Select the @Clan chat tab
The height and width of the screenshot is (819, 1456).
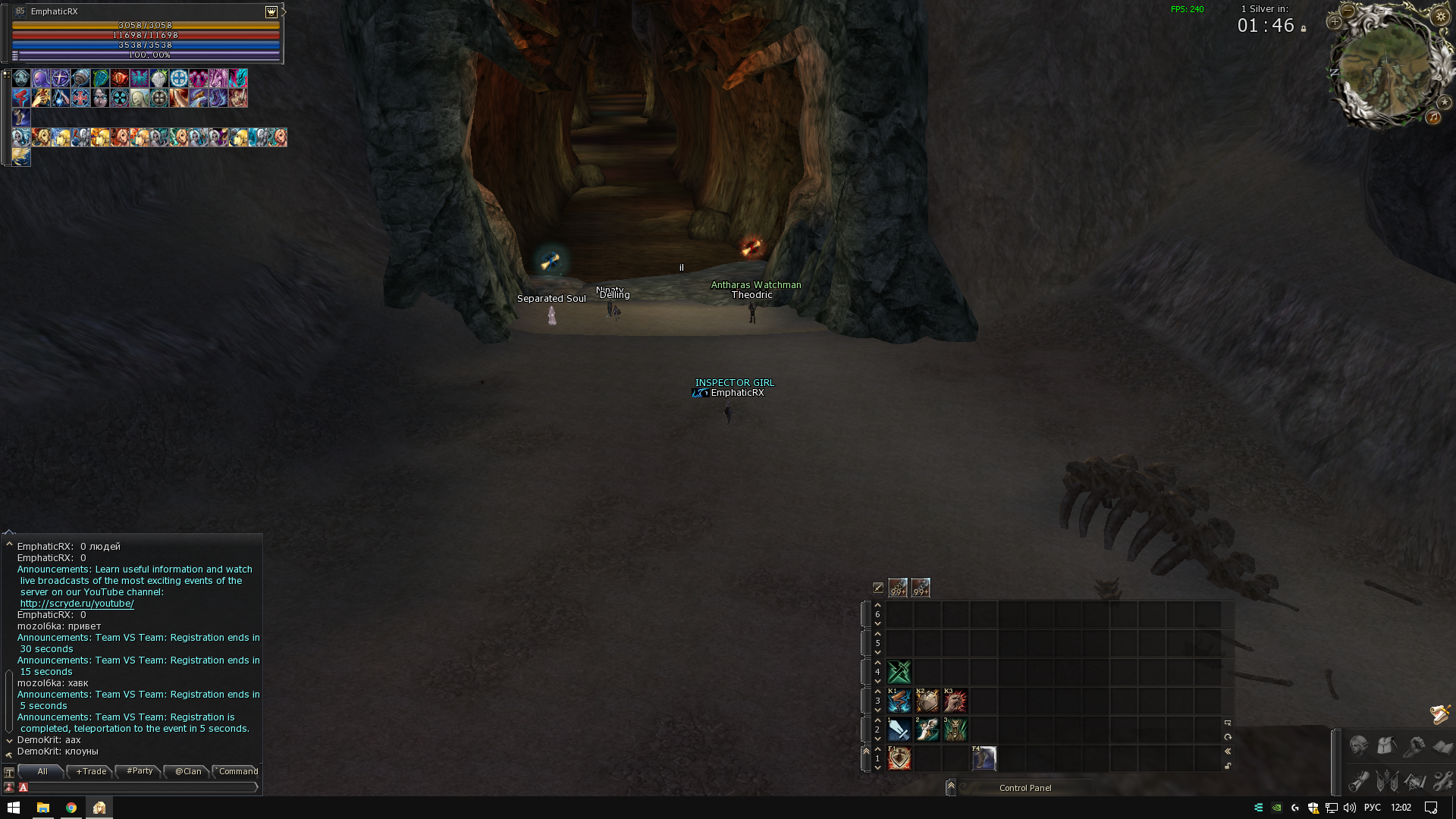[188, 771]
